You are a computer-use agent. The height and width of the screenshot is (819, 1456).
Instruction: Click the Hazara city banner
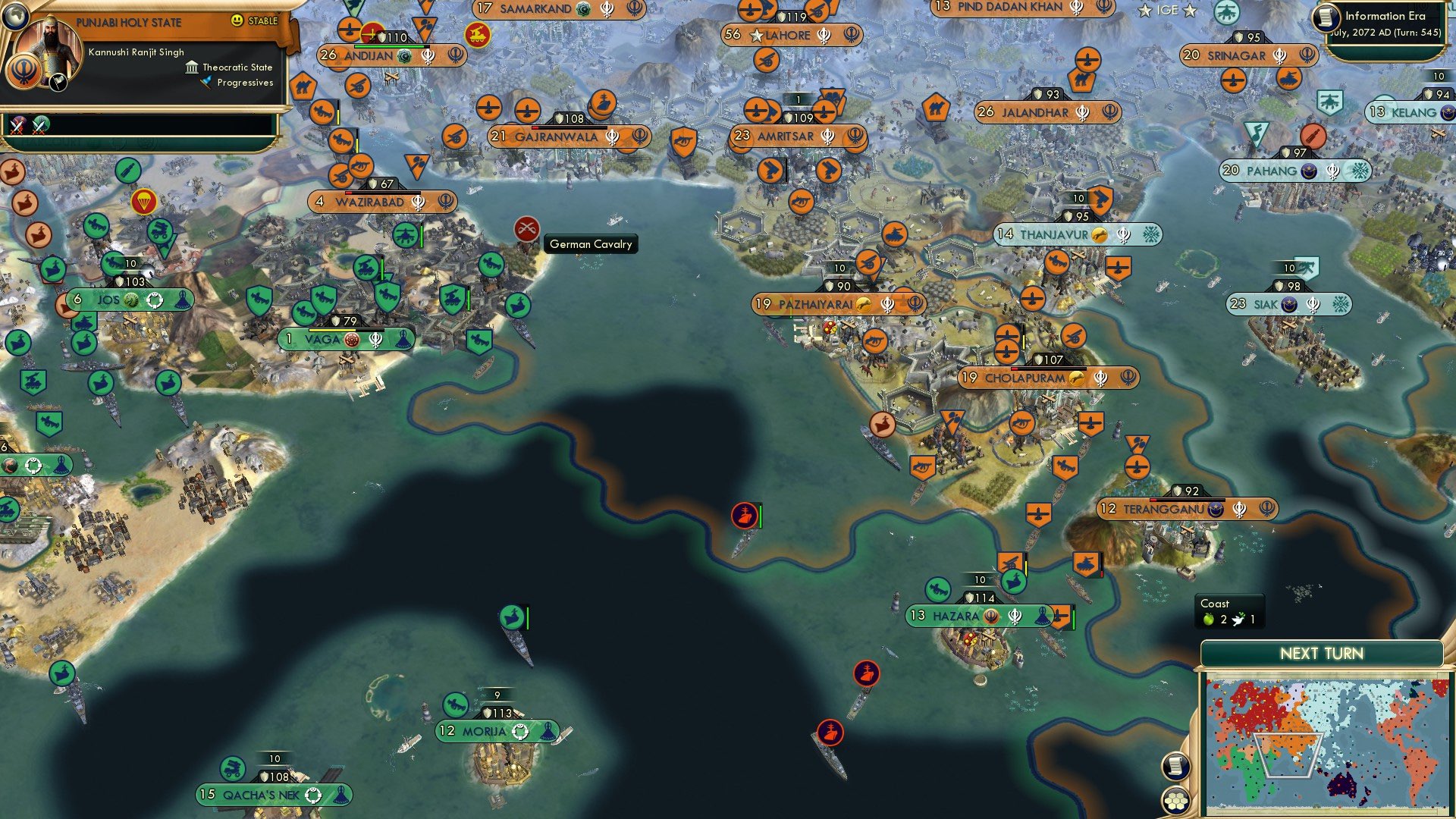click(955, 616)
